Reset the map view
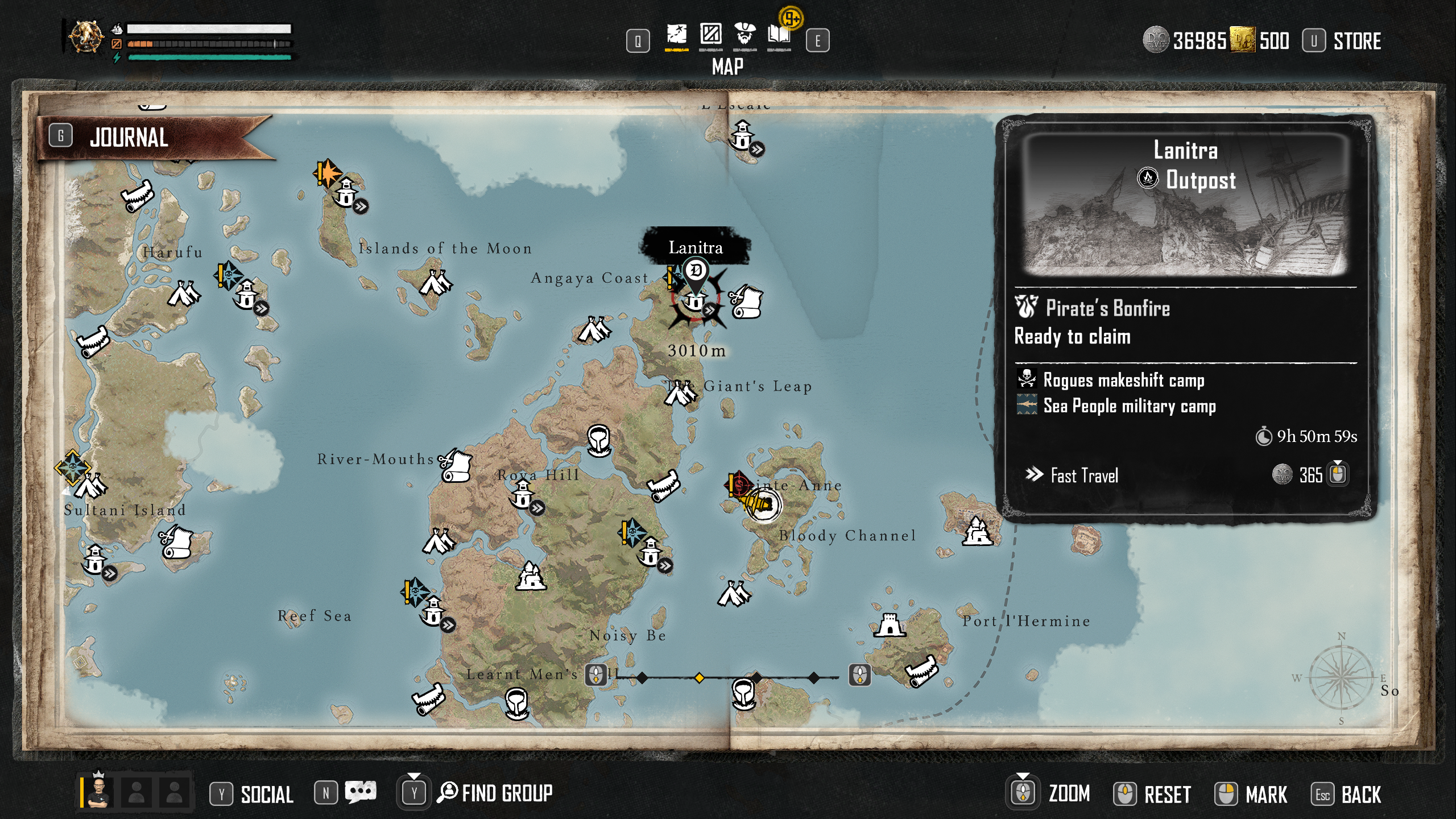This screenshot has height=819, width=1456. (1166, 795)
